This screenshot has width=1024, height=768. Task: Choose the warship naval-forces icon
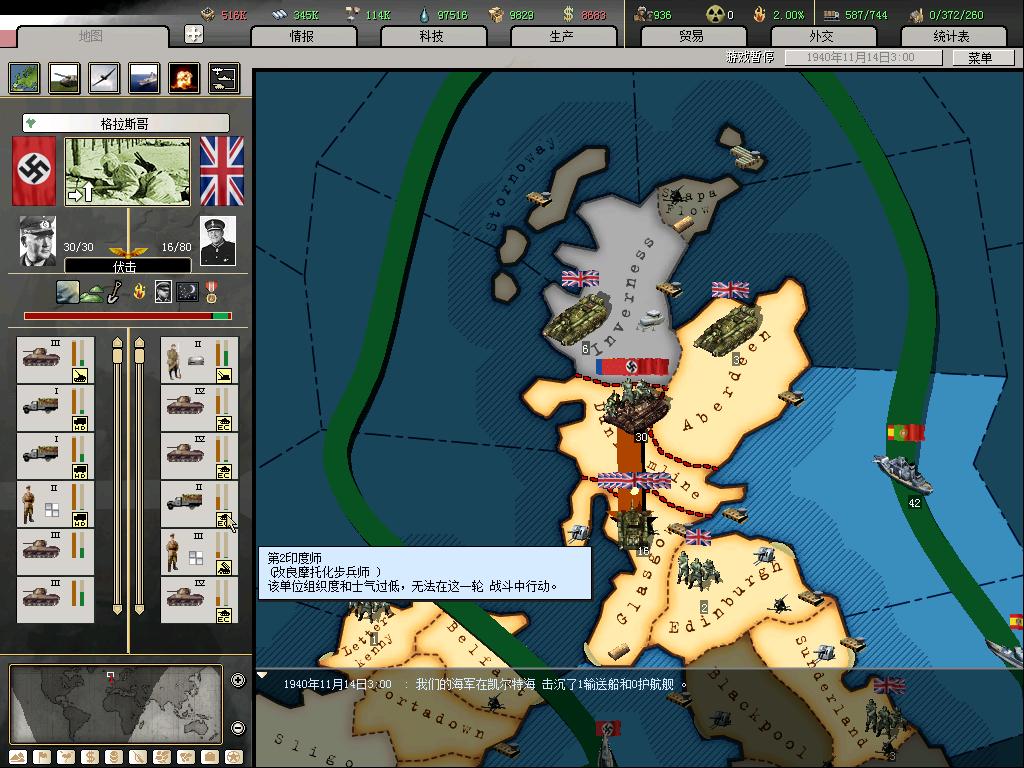point(144,78)
